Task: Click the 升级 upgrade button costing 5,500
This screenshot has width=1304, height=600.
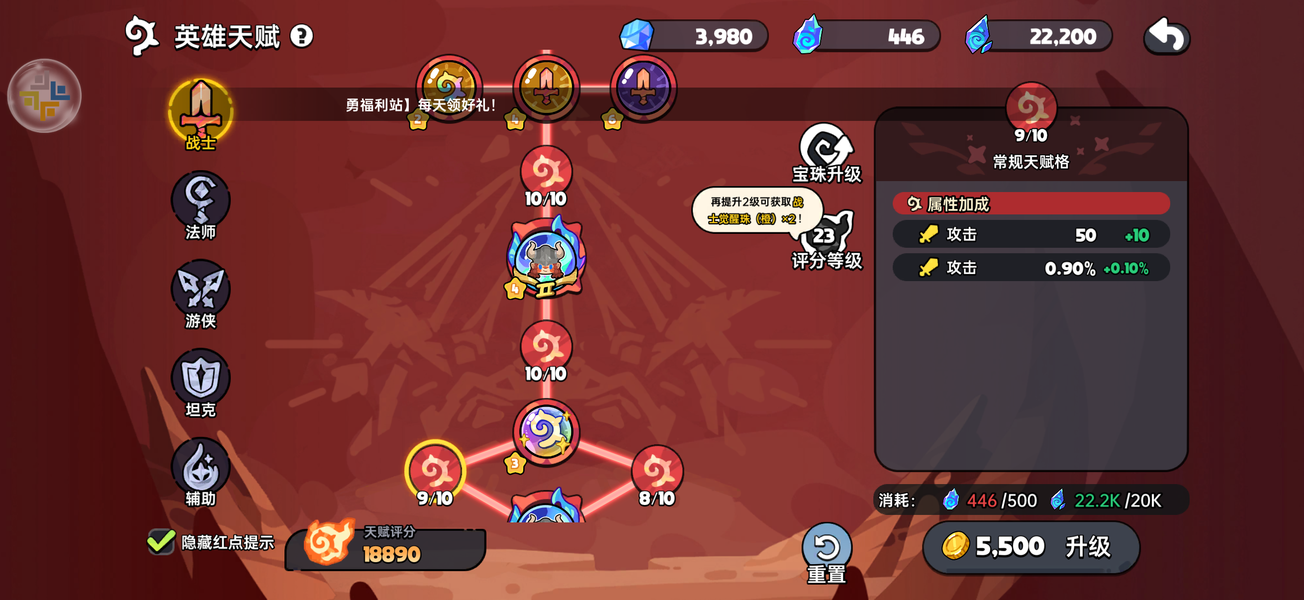Action: (x=1031, y=547)
